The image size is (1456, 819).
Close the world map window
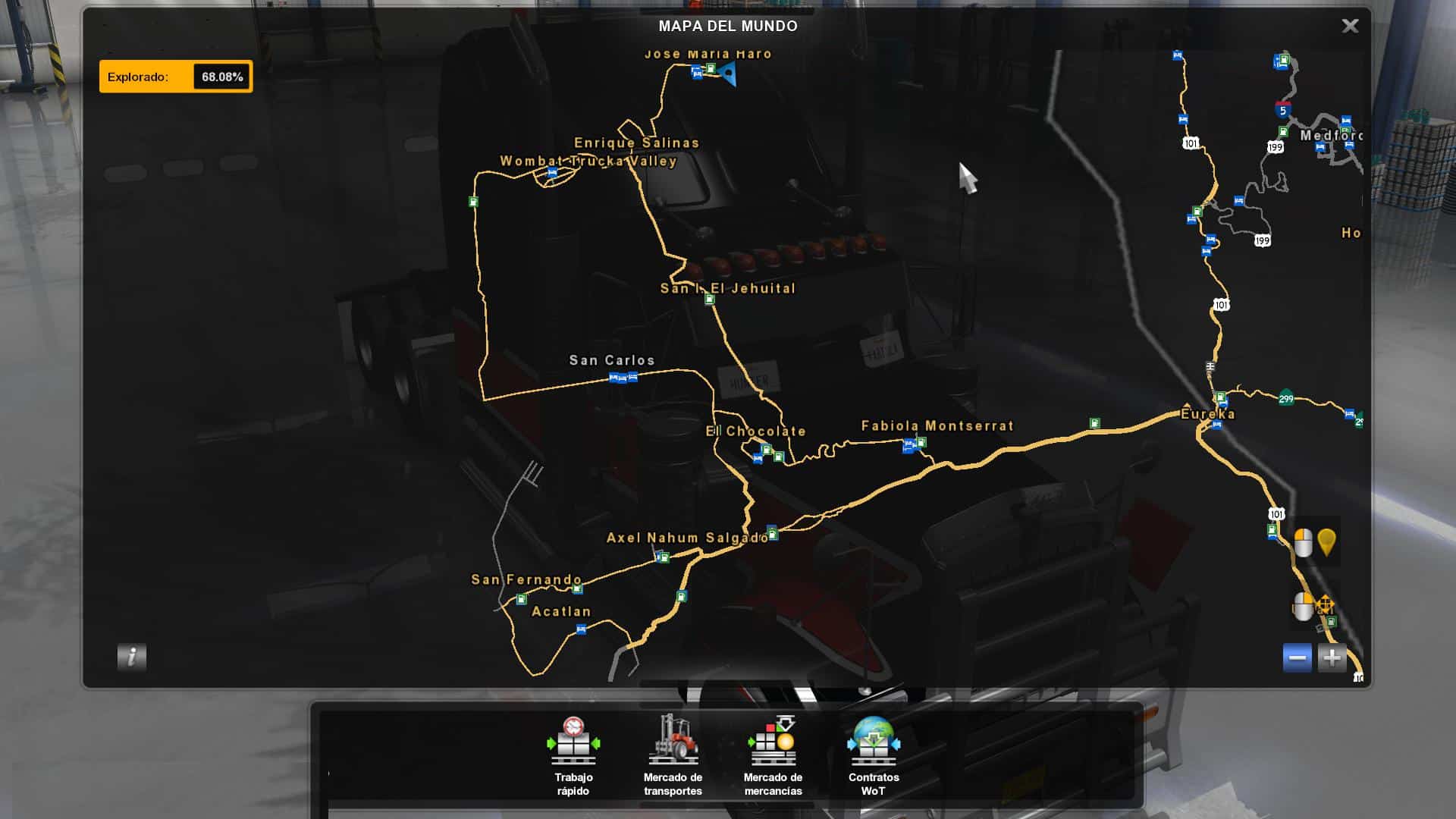(1350, 27)
